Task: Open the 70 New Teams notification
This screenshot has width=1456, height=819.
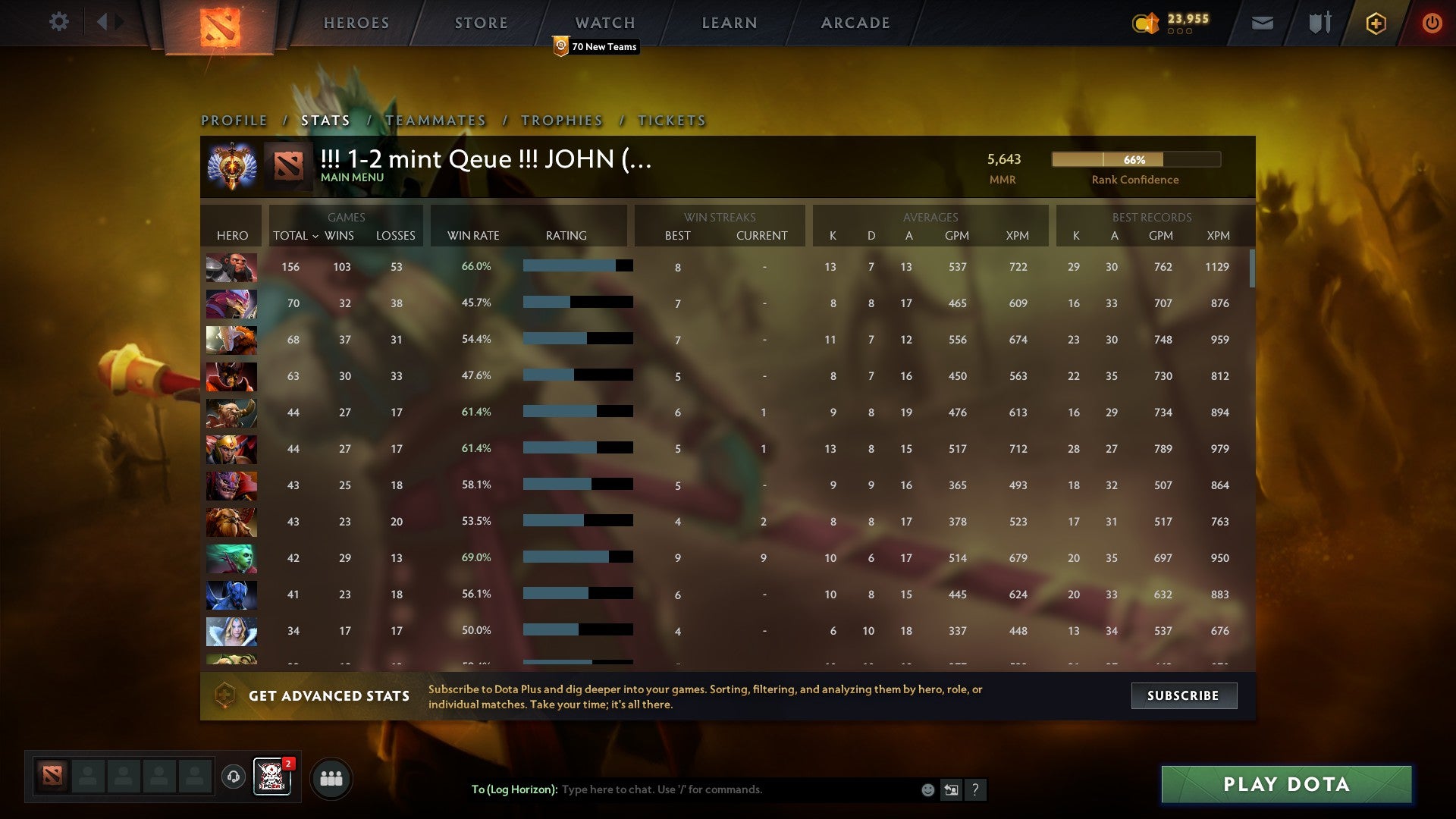Action: pos(597,46)
